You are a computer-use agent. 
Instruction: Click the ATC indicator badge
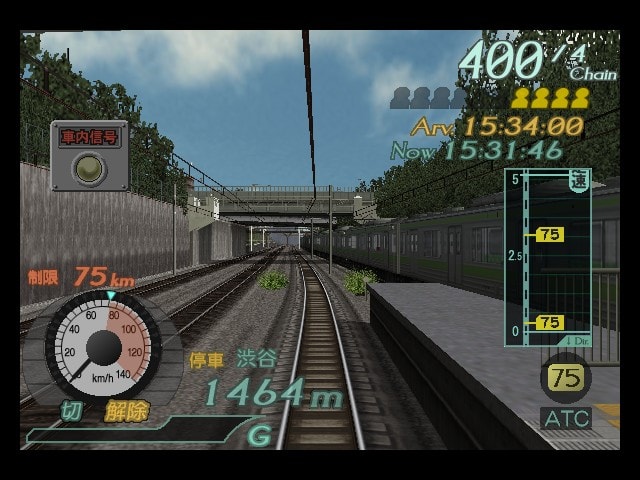[566, 418]
